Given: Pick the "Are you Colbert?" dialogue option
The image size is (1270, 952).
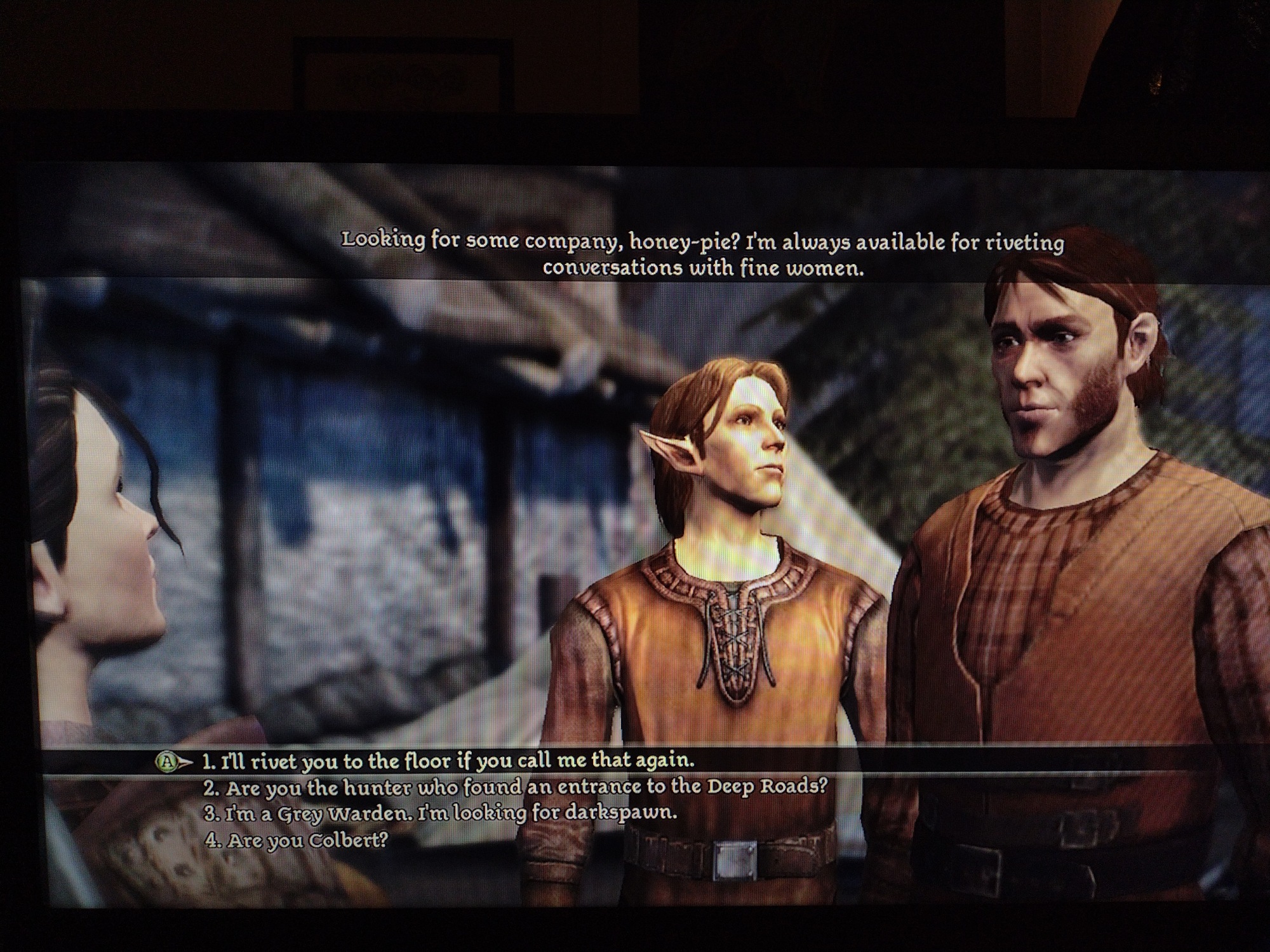Looking at the screenshot, I should (296, 841).
